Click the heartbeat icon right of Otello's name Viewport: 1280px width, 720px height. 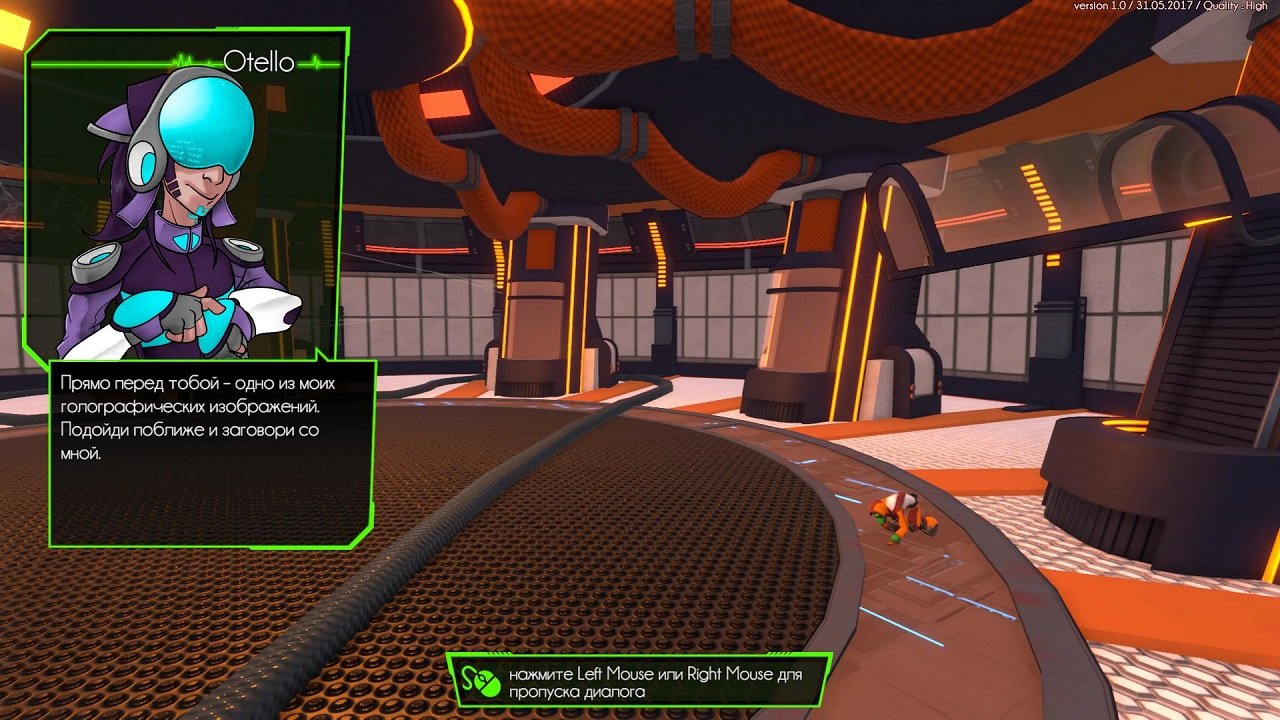pyautogui.click(x=317, y=62)
